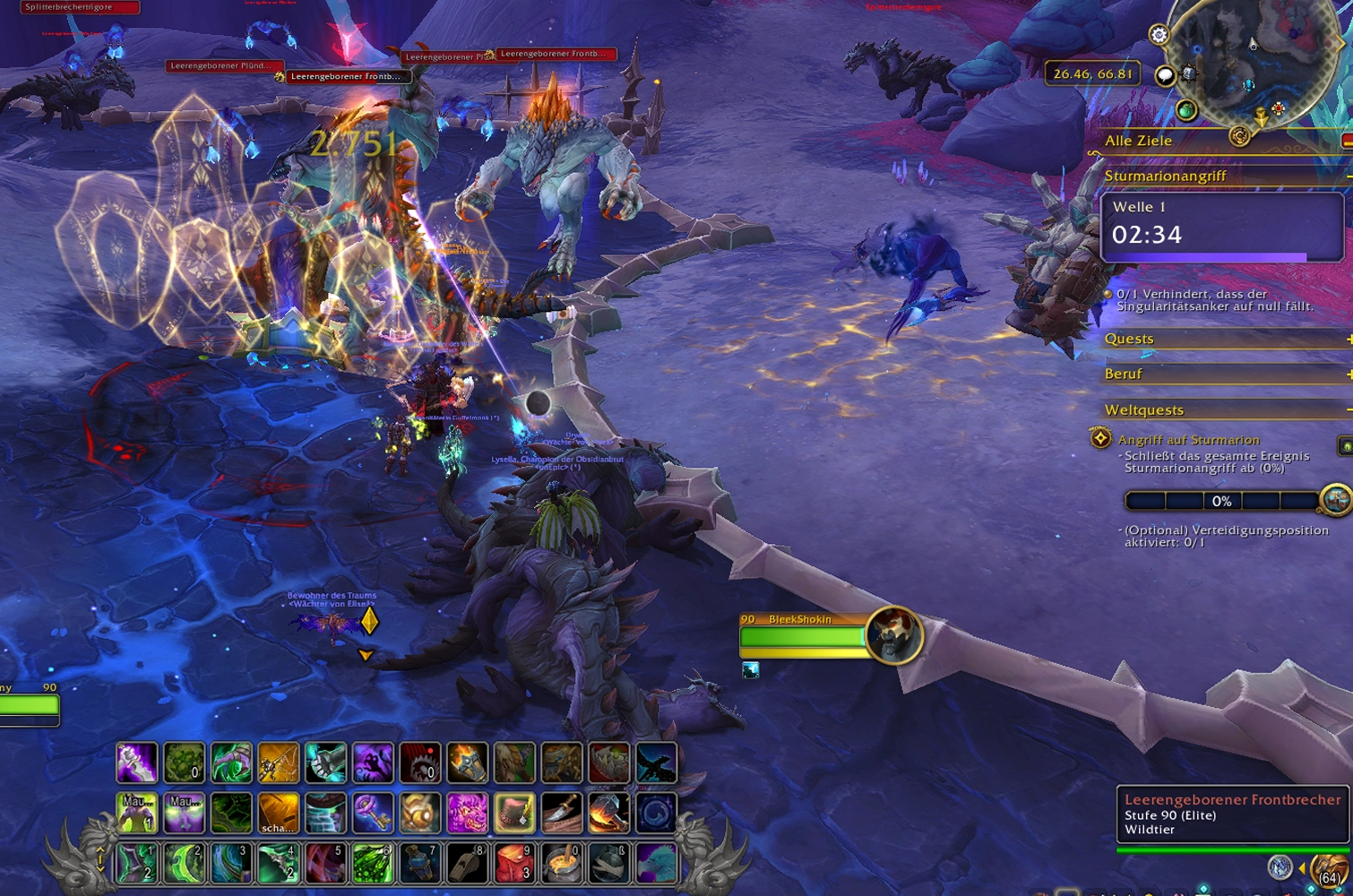Click the flaming forge hammer icon
1353x896 pixels.
pyautogui.click(x=609, y=813)
